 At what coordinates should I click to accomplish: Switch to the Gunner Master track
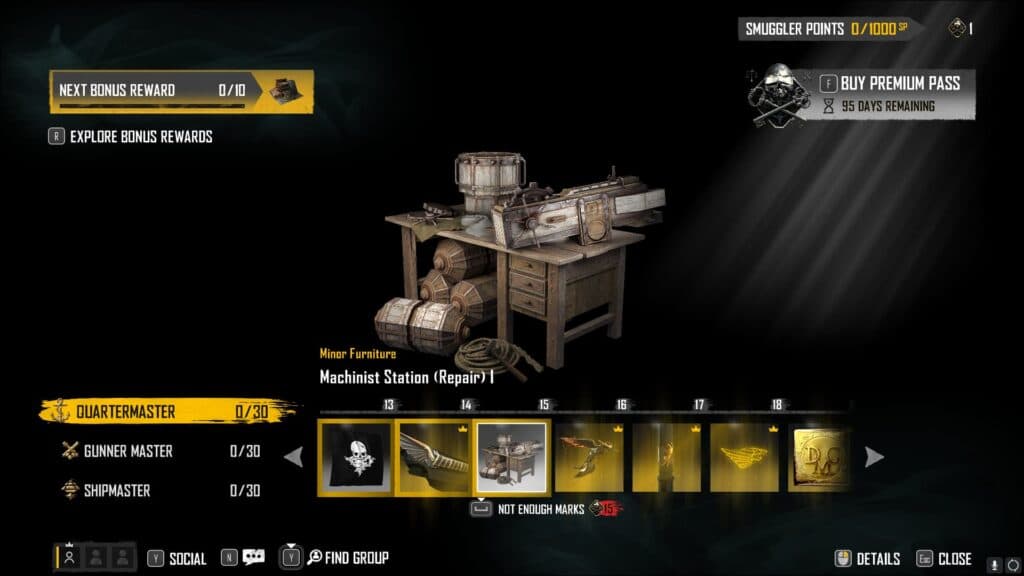[160, 451]
